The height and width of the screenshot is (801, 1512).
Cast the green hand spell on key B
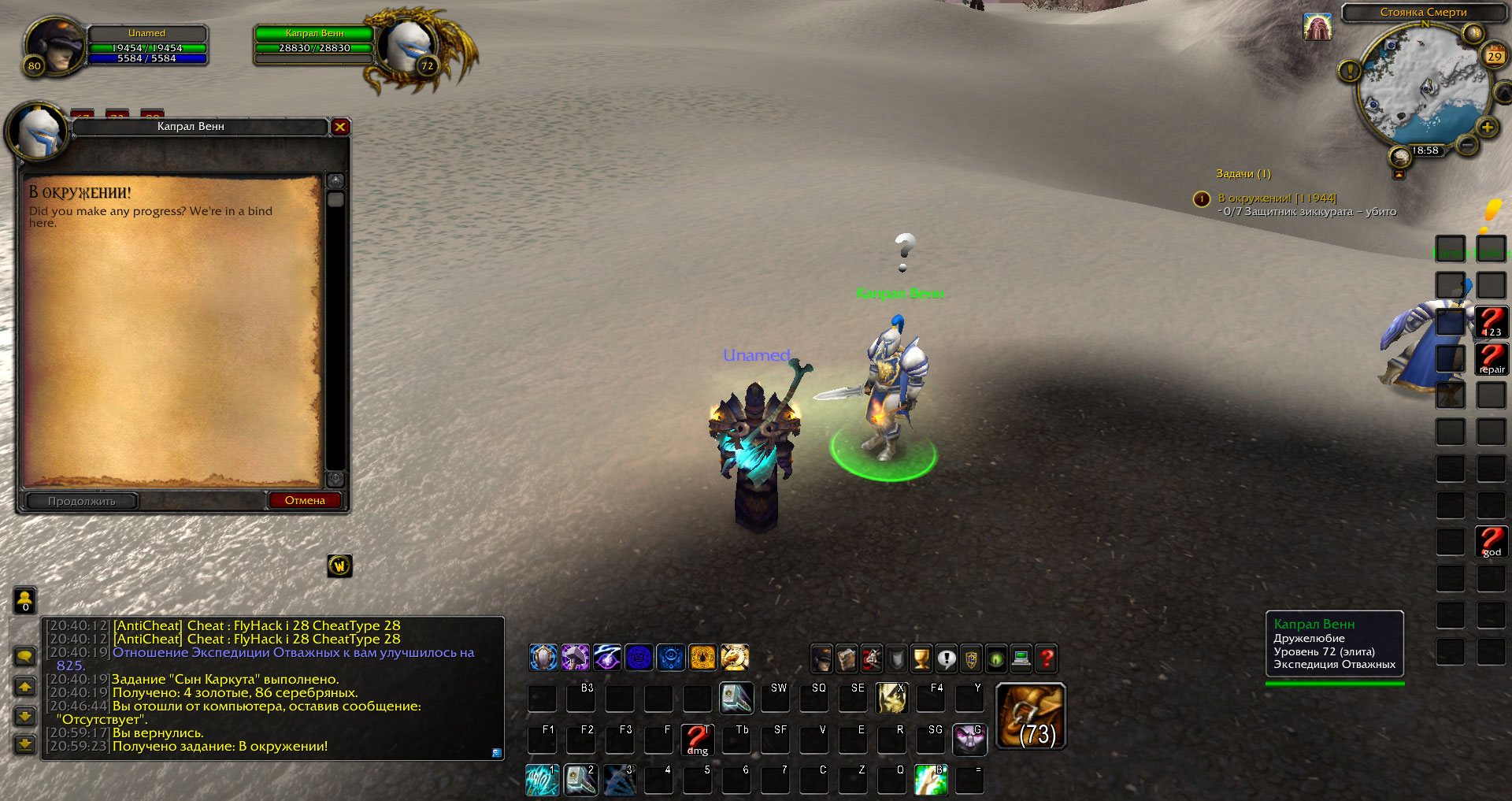[x=931, y=780]
